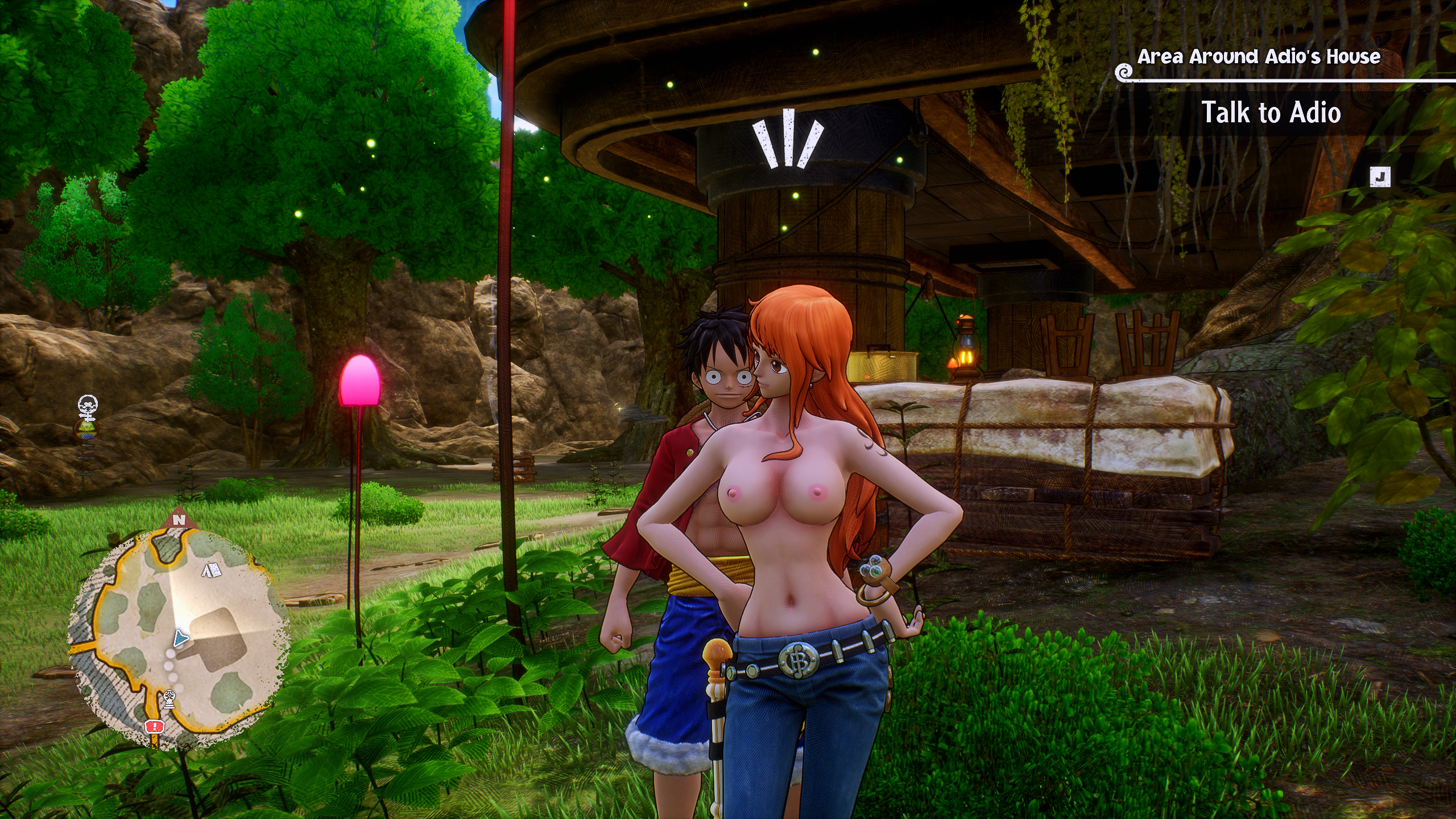Image resolution: width=1456 pixels, height=819 pixels.
Task: Select the "Talk to Adio" objective tracker
Action: tap(1271, 113)
